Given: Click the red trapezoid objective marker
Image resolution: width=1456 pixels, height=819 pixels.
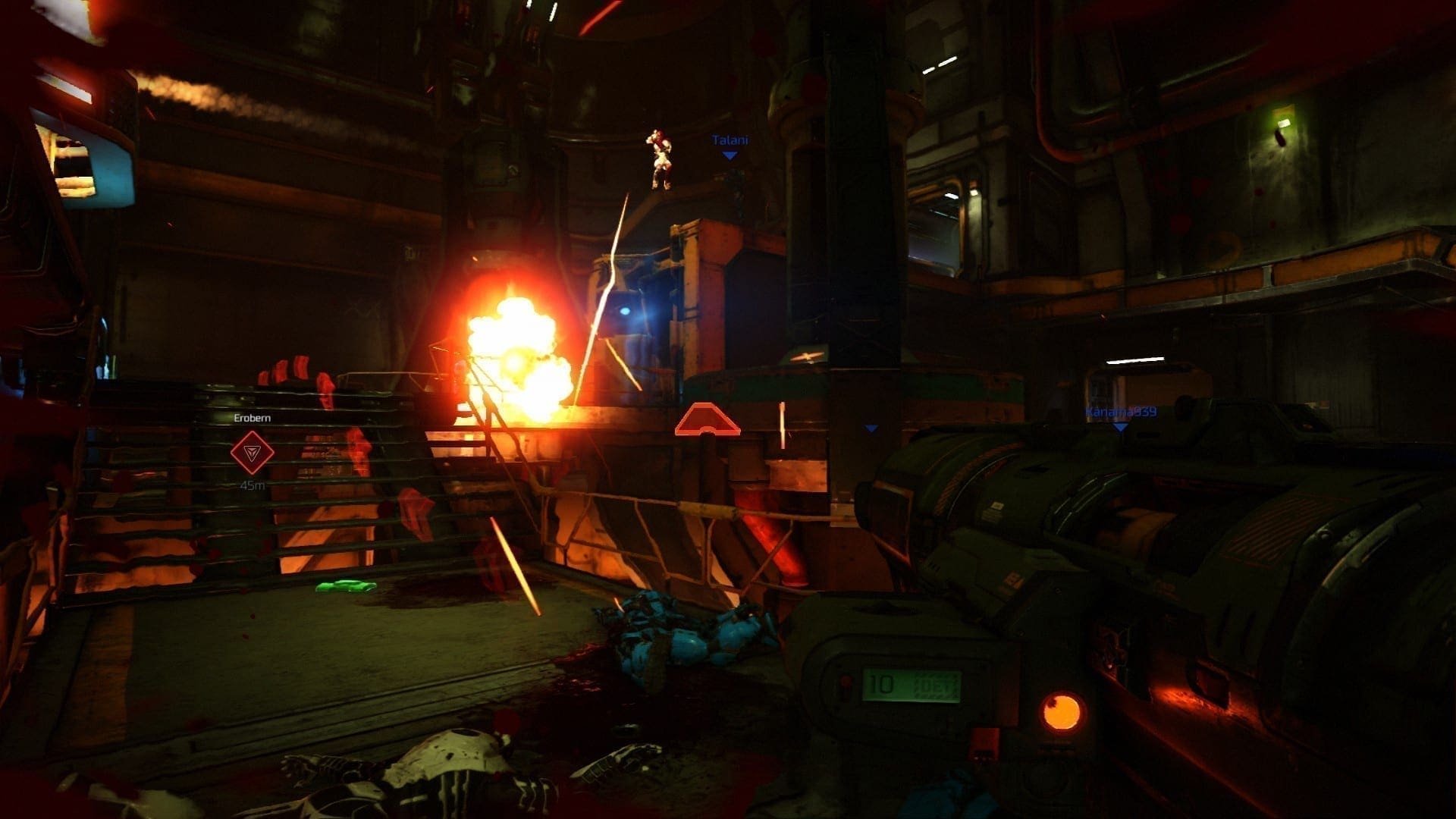Looking at the screenshot, I should [x=707, y=419].
